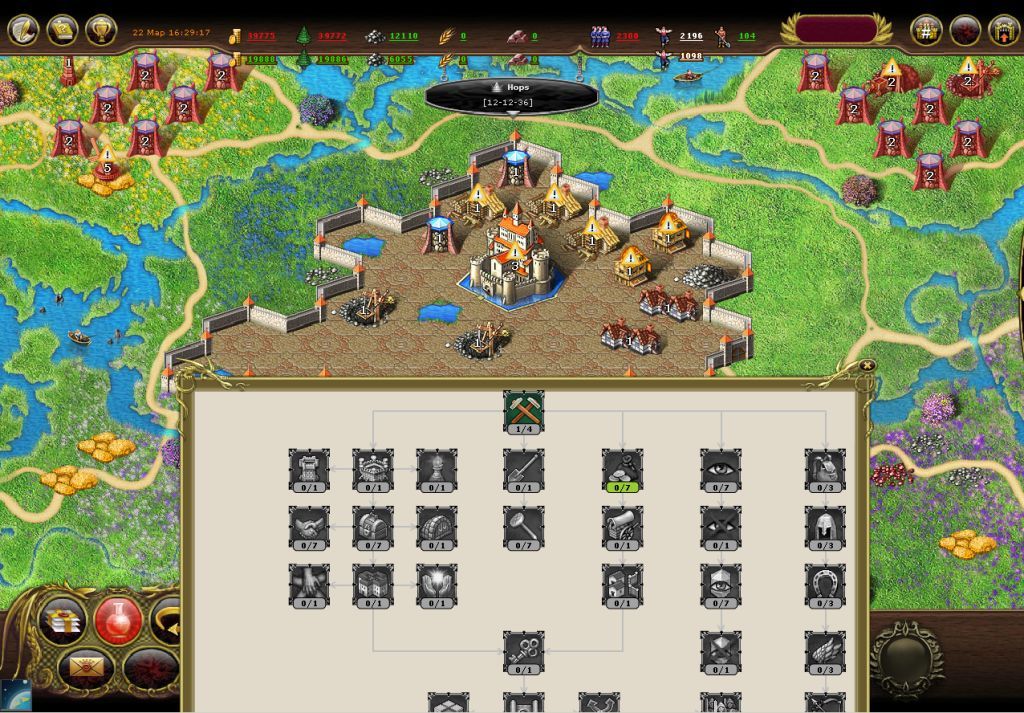
Task: Open the trophy rankings button
Action: click(101, 29)
